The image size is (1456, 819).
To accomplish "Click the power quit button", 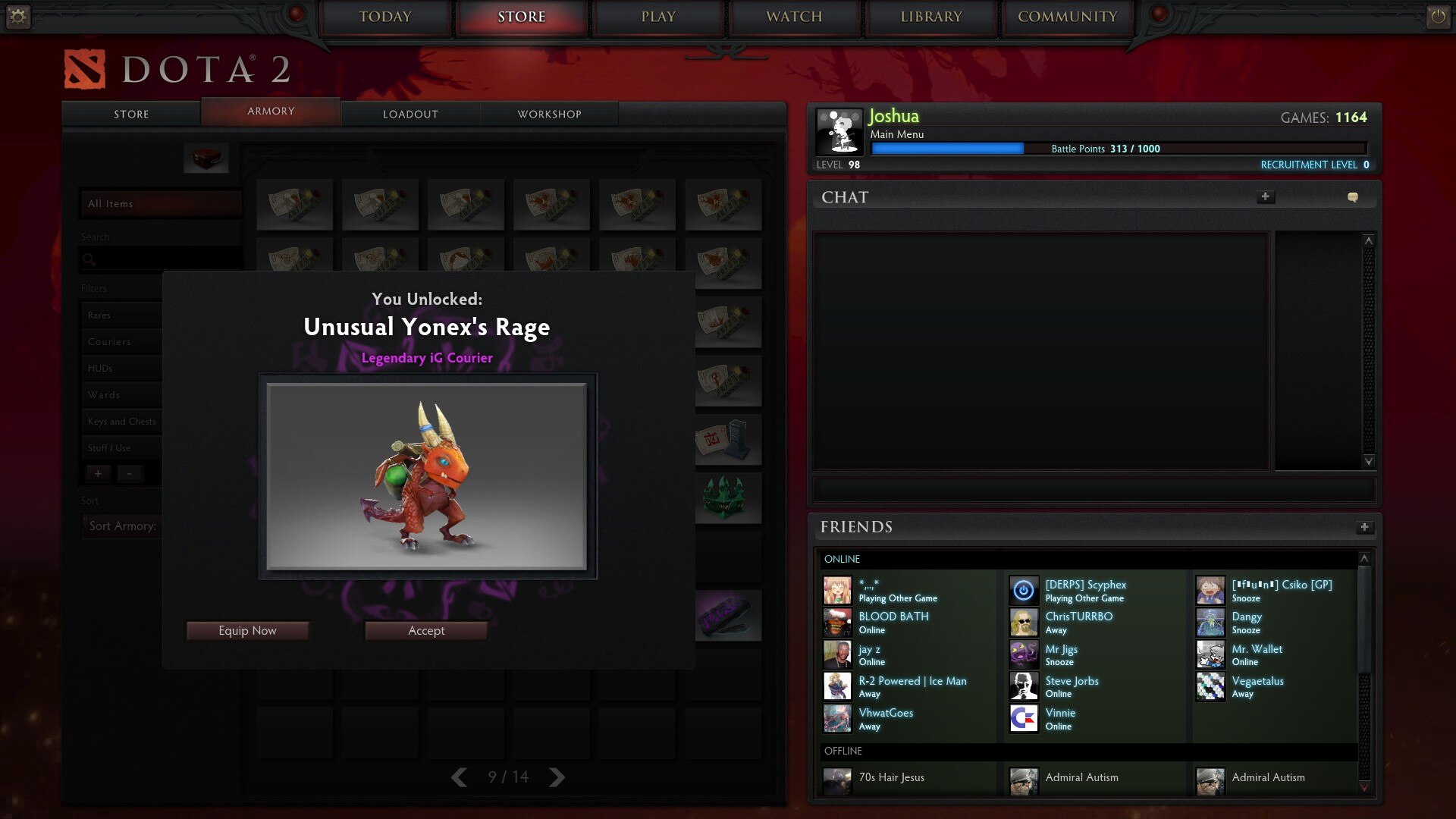I will click(x=1438, y=16).
